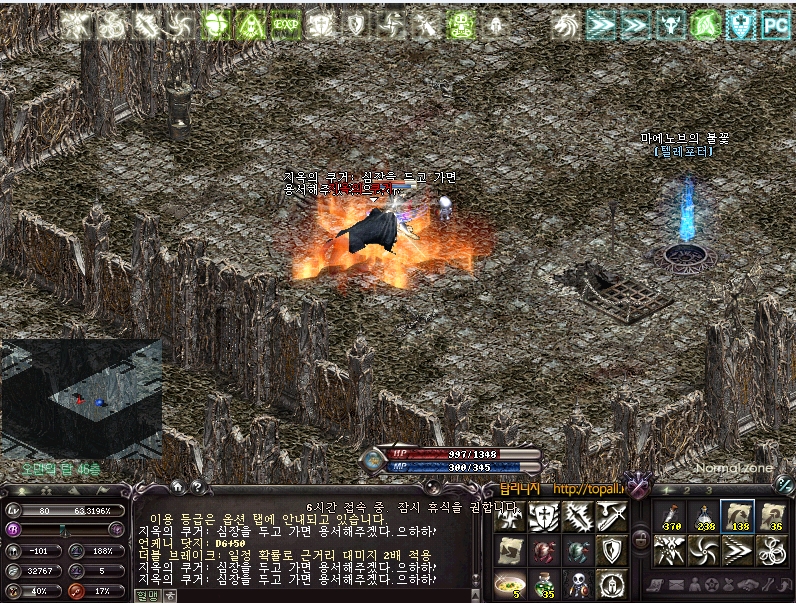Click the green EXP buff icon

[286, 24]
